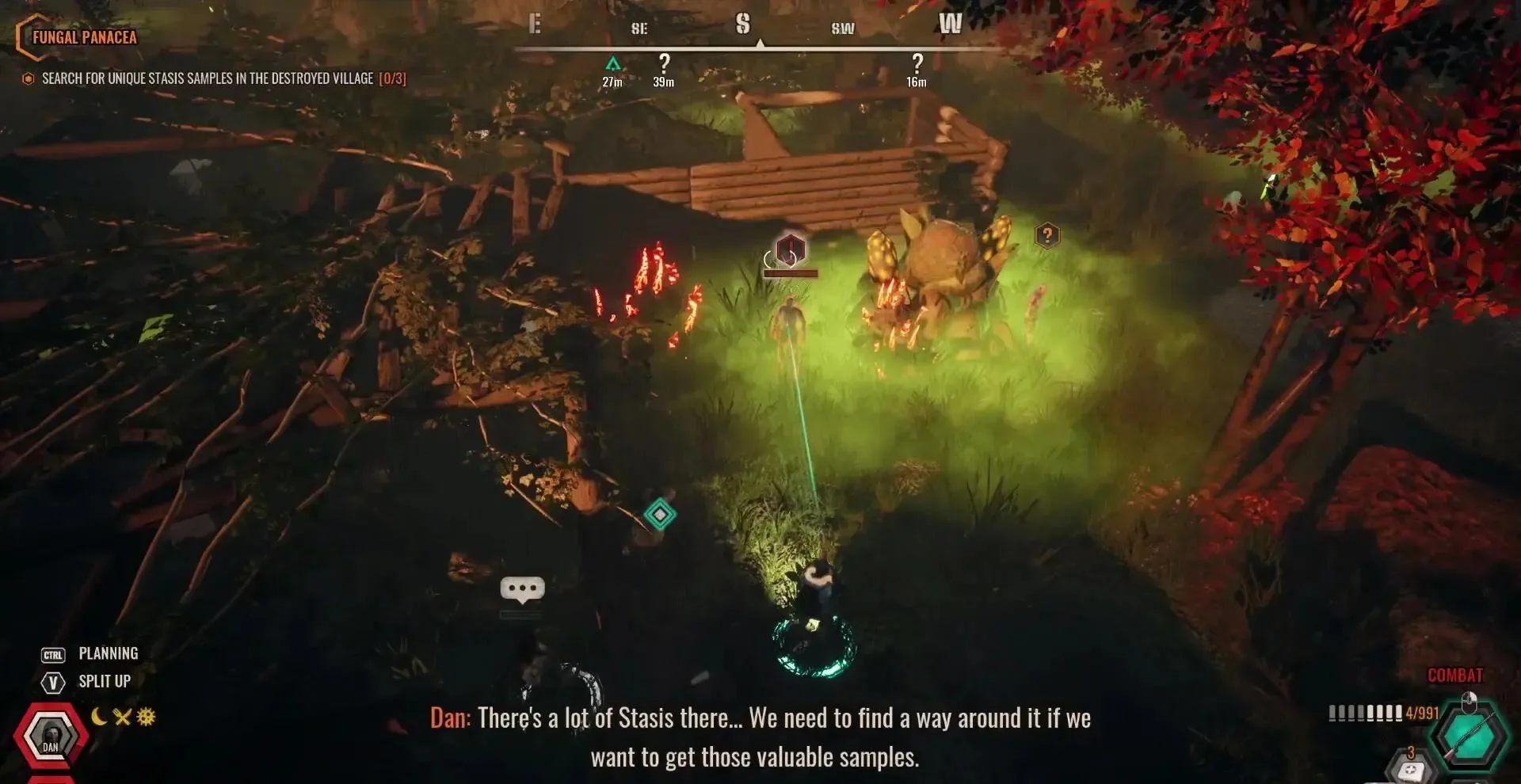This screenshot has width=1521, height=784.
Task: Select Dan's hexagonal character portrait
Action: pos(50,736)
